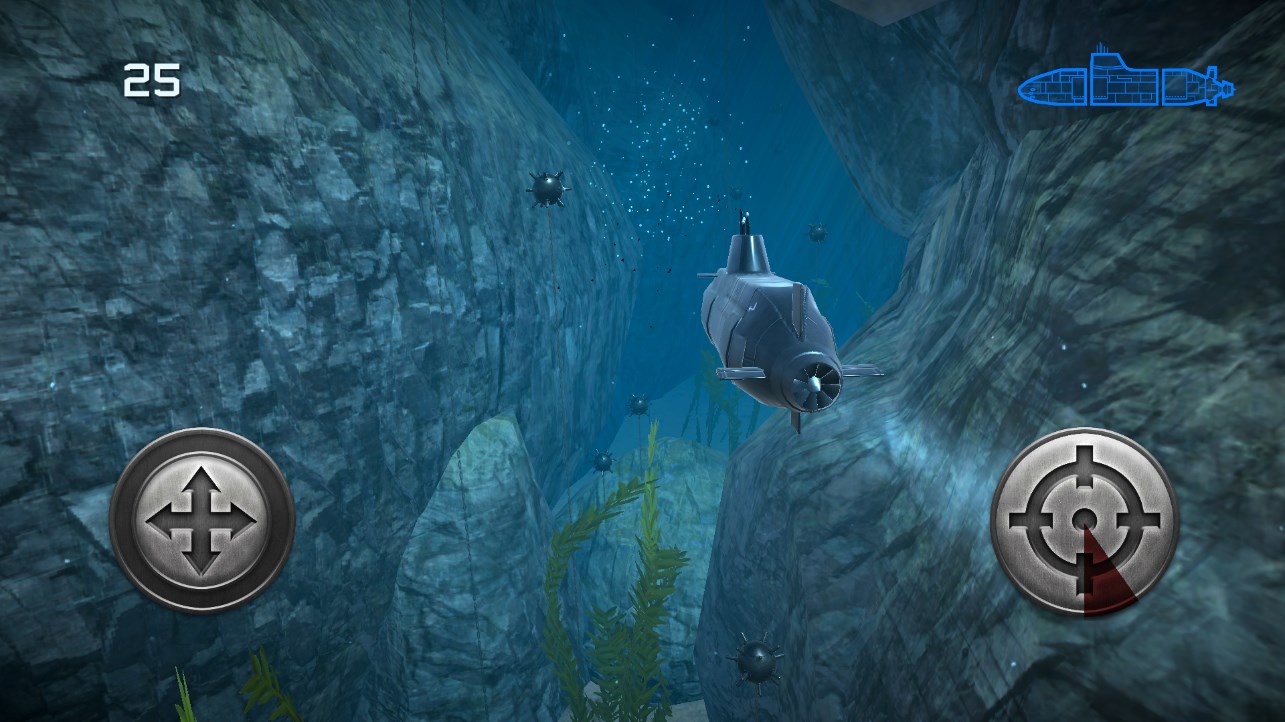Fire using the crosshair target button

1084,520
